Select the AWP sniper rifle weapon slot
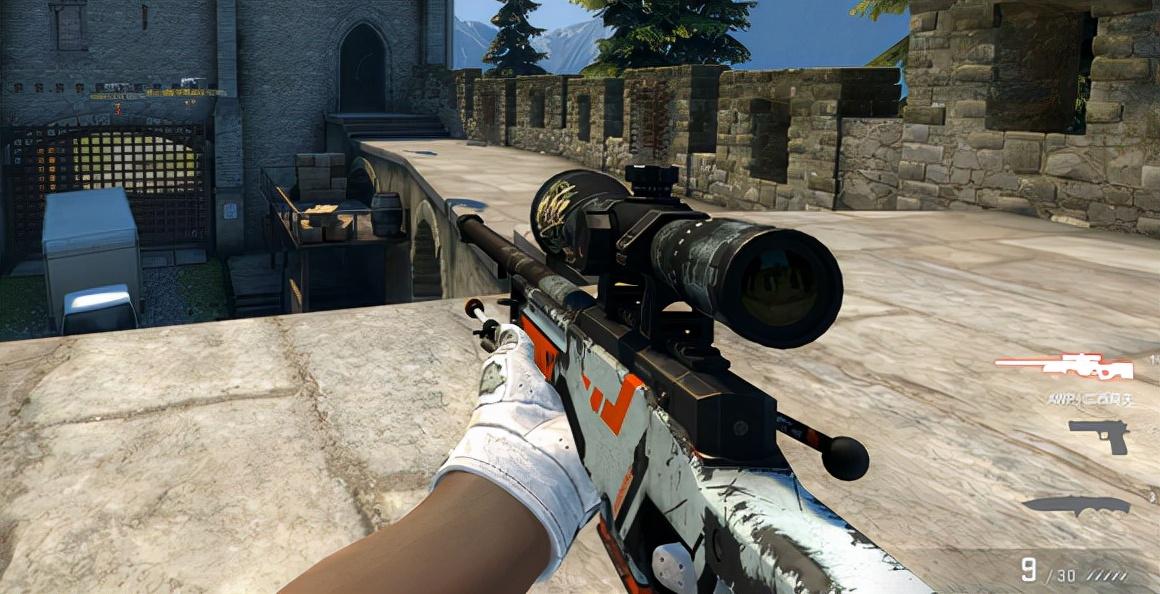The image size is (1160, 594). pos(1064,367)
